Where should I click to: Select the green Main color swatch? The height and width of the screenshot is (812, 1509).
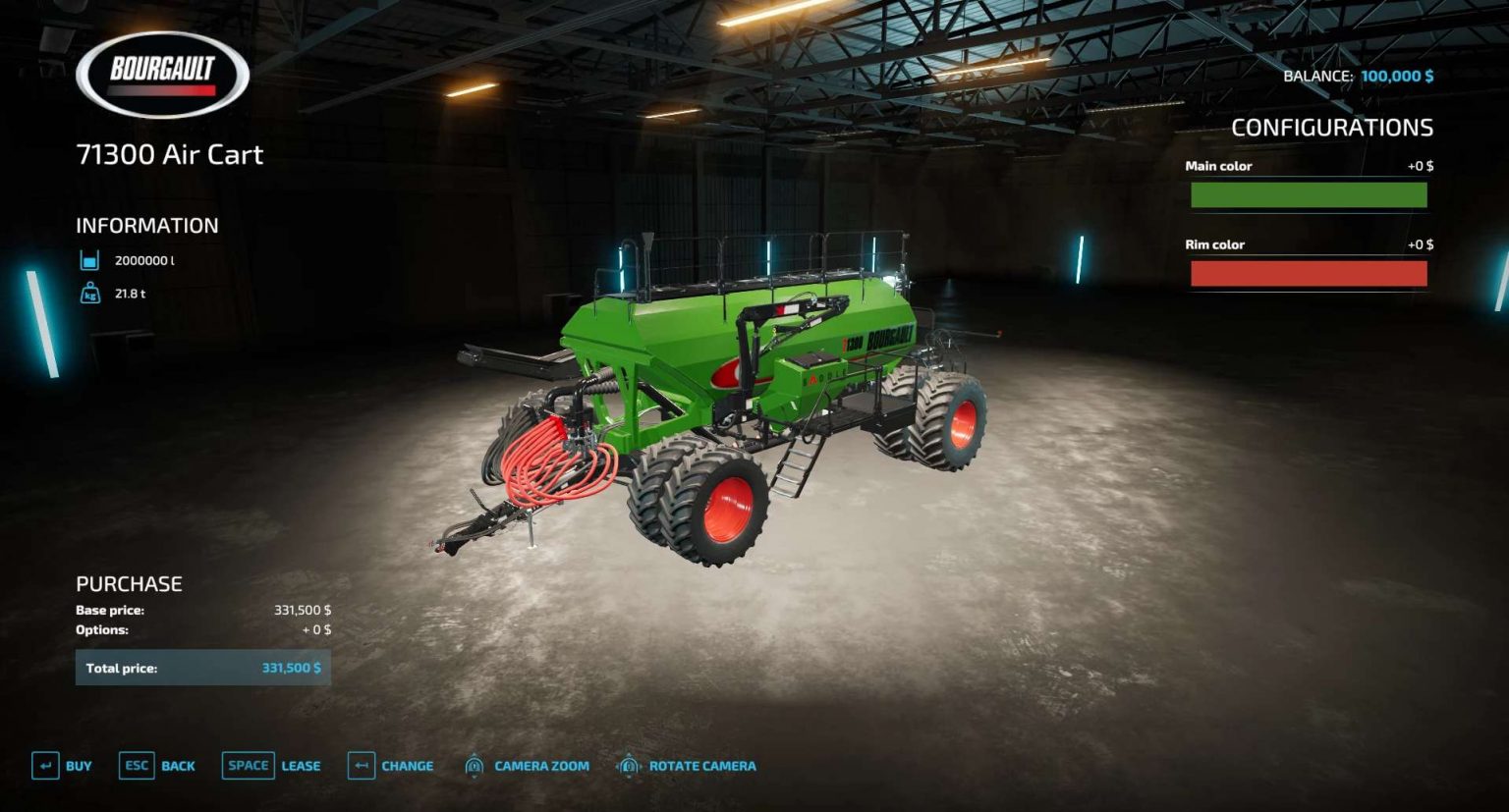point(1309,194)
